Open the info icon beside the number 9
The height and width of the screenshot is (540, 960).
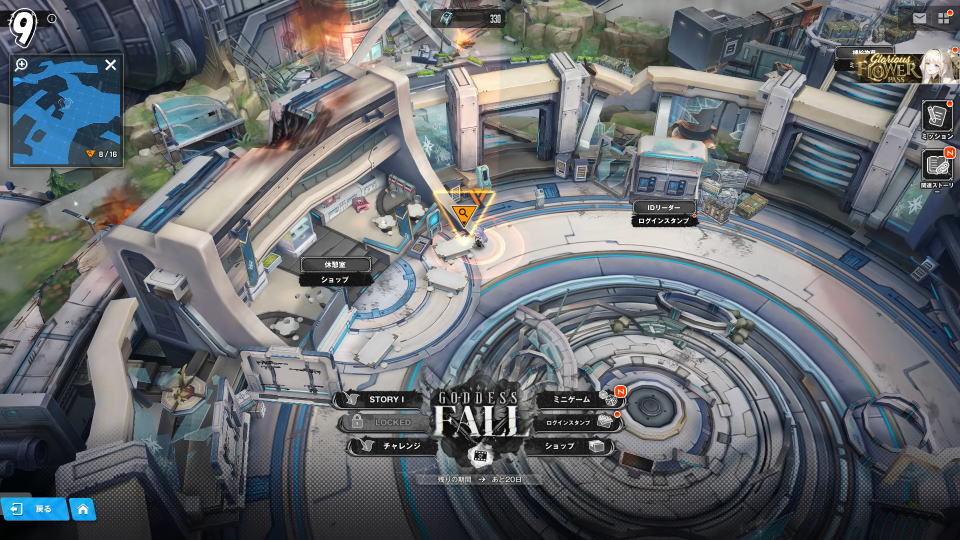(x=52, y=18)
